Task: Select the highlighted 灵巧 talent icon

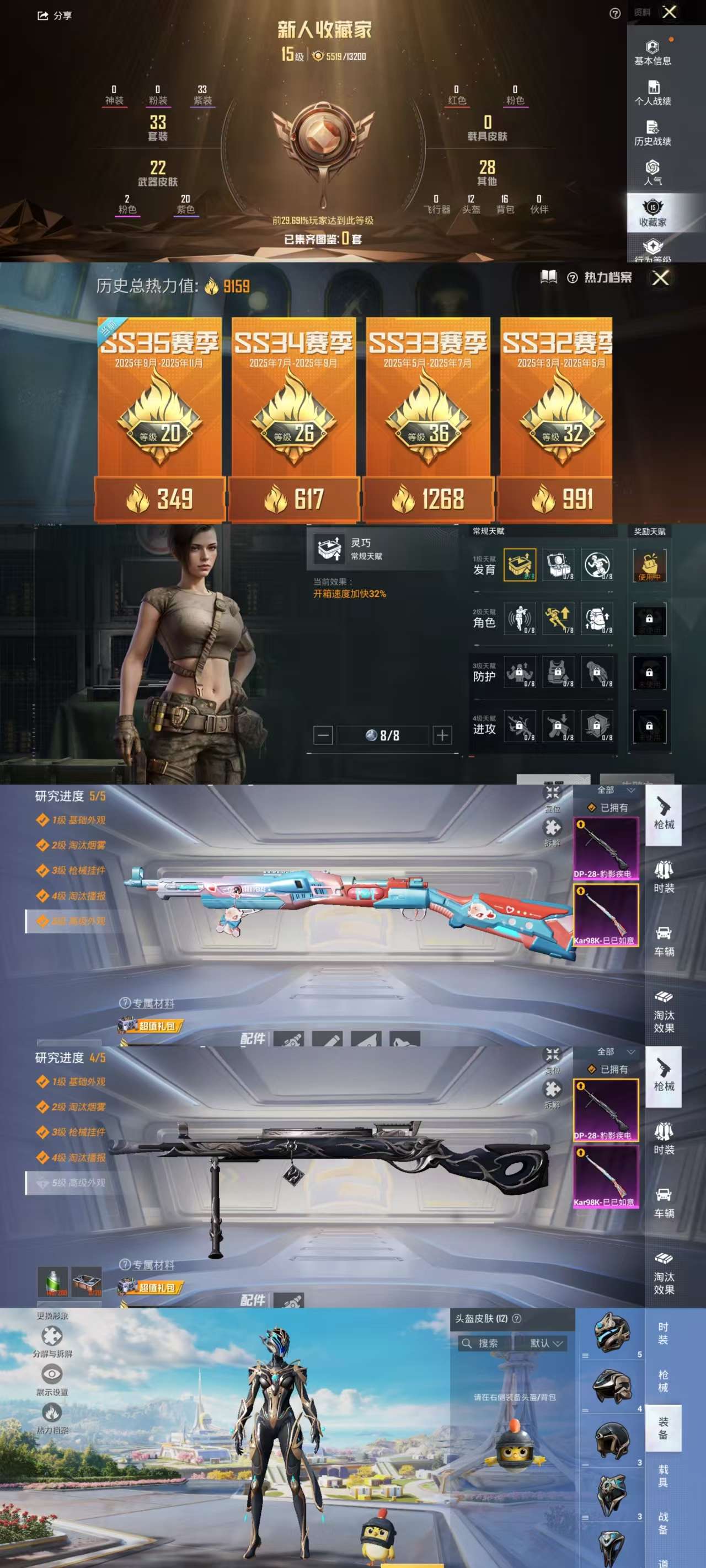Action: [x=520, y=565]
